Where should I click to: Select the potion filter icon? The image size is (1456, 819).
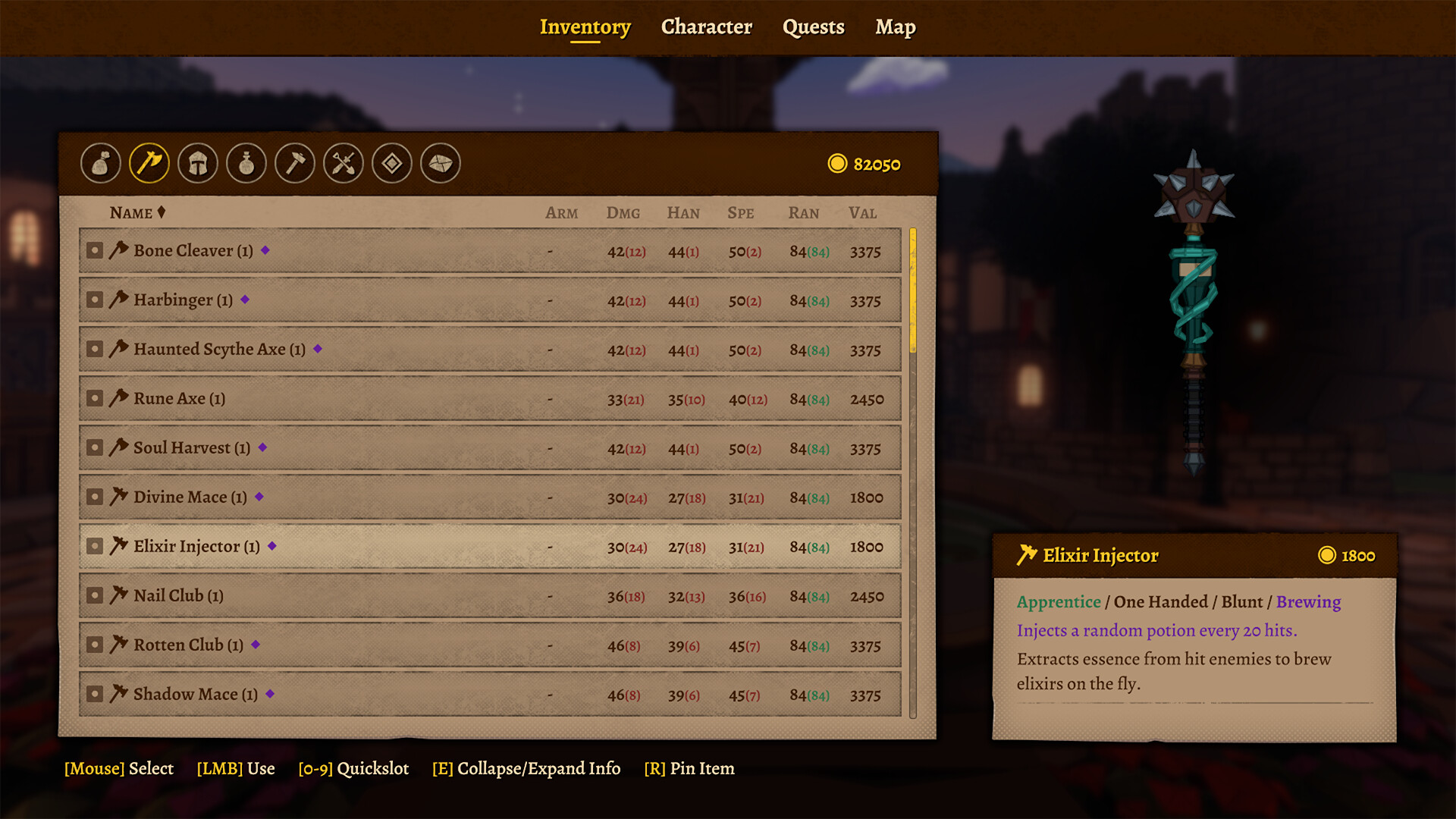[x=246, y=163]
